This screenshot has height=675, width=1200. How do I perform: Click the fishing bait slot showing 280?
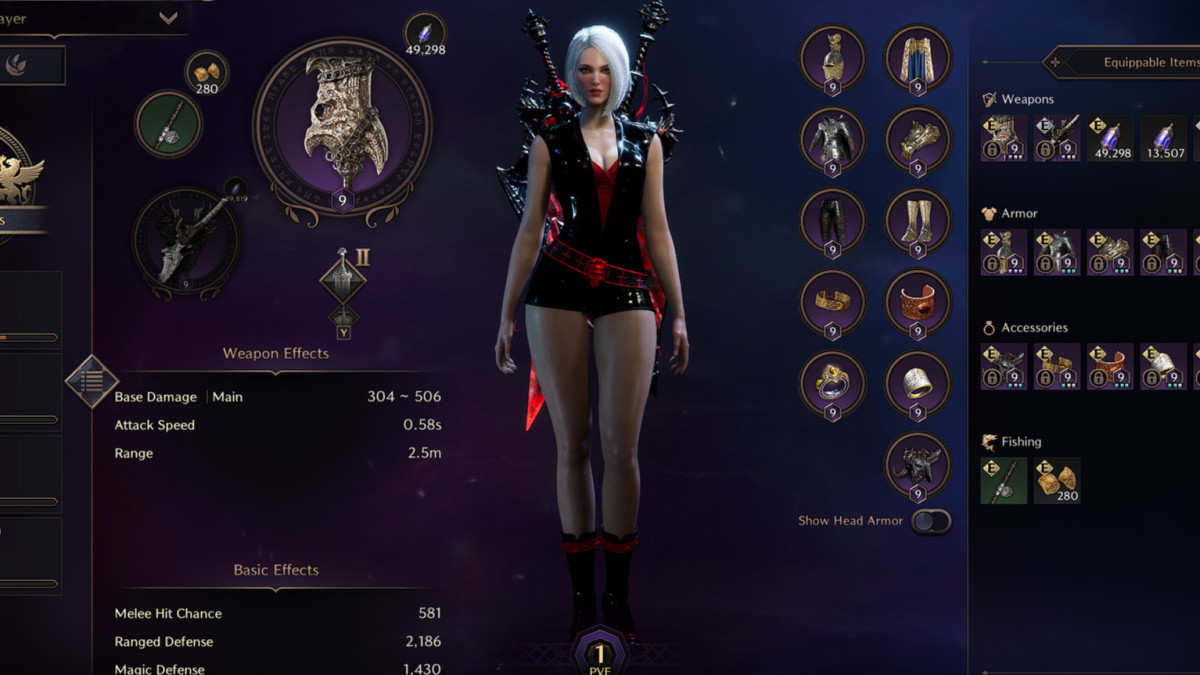[207, 73]
